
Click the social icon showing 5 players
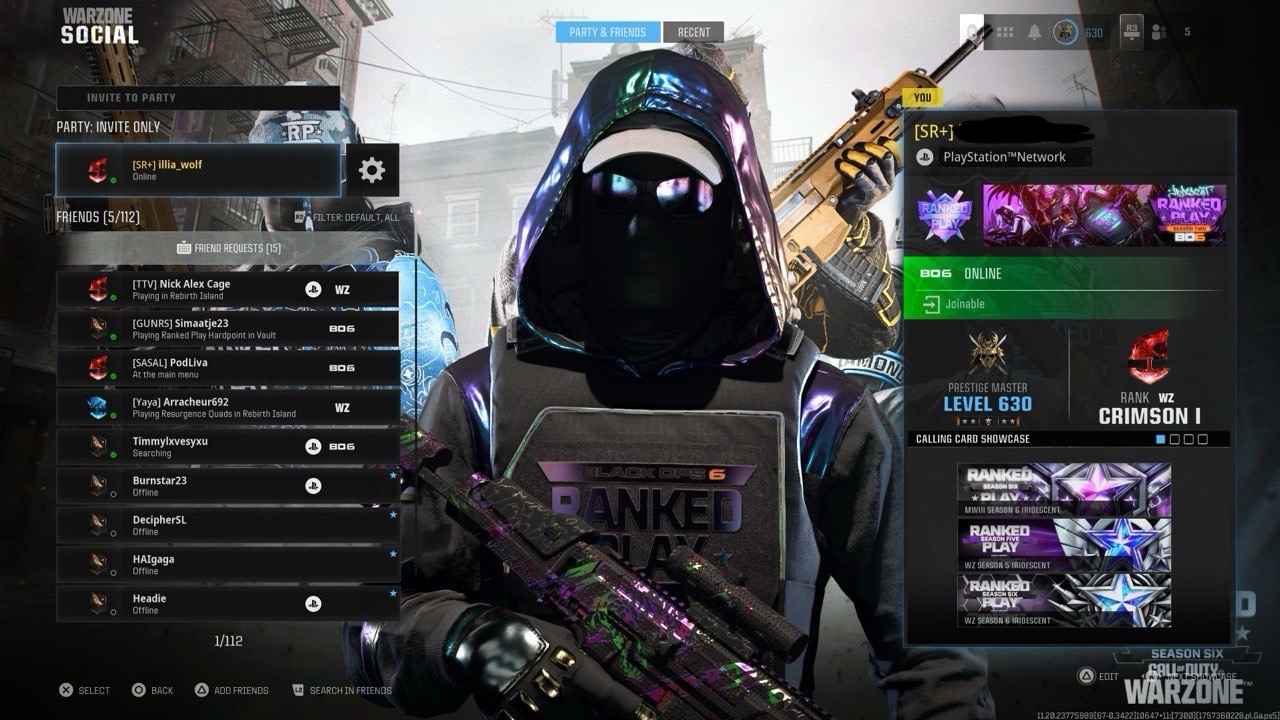(1160, 31)
